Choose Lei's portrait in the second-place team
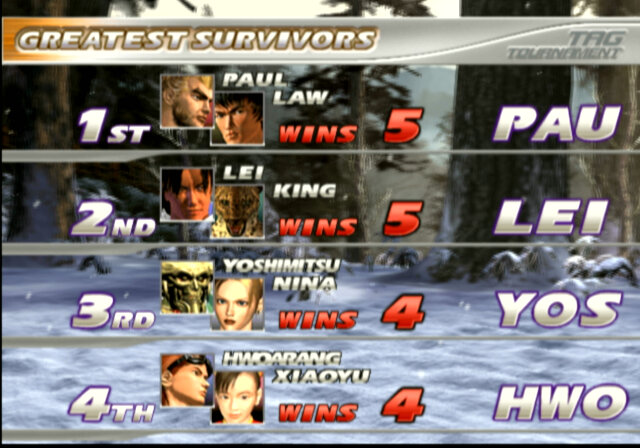 pyautogui.click(x=186, y=193)
